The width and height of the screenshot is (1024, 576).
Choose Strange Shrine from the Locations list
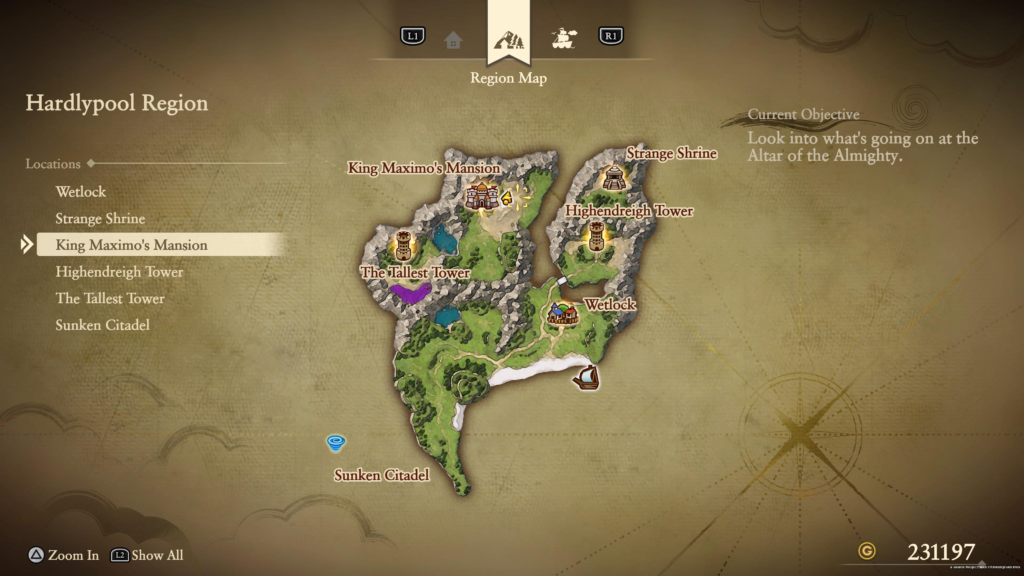[x=100, y=218]
